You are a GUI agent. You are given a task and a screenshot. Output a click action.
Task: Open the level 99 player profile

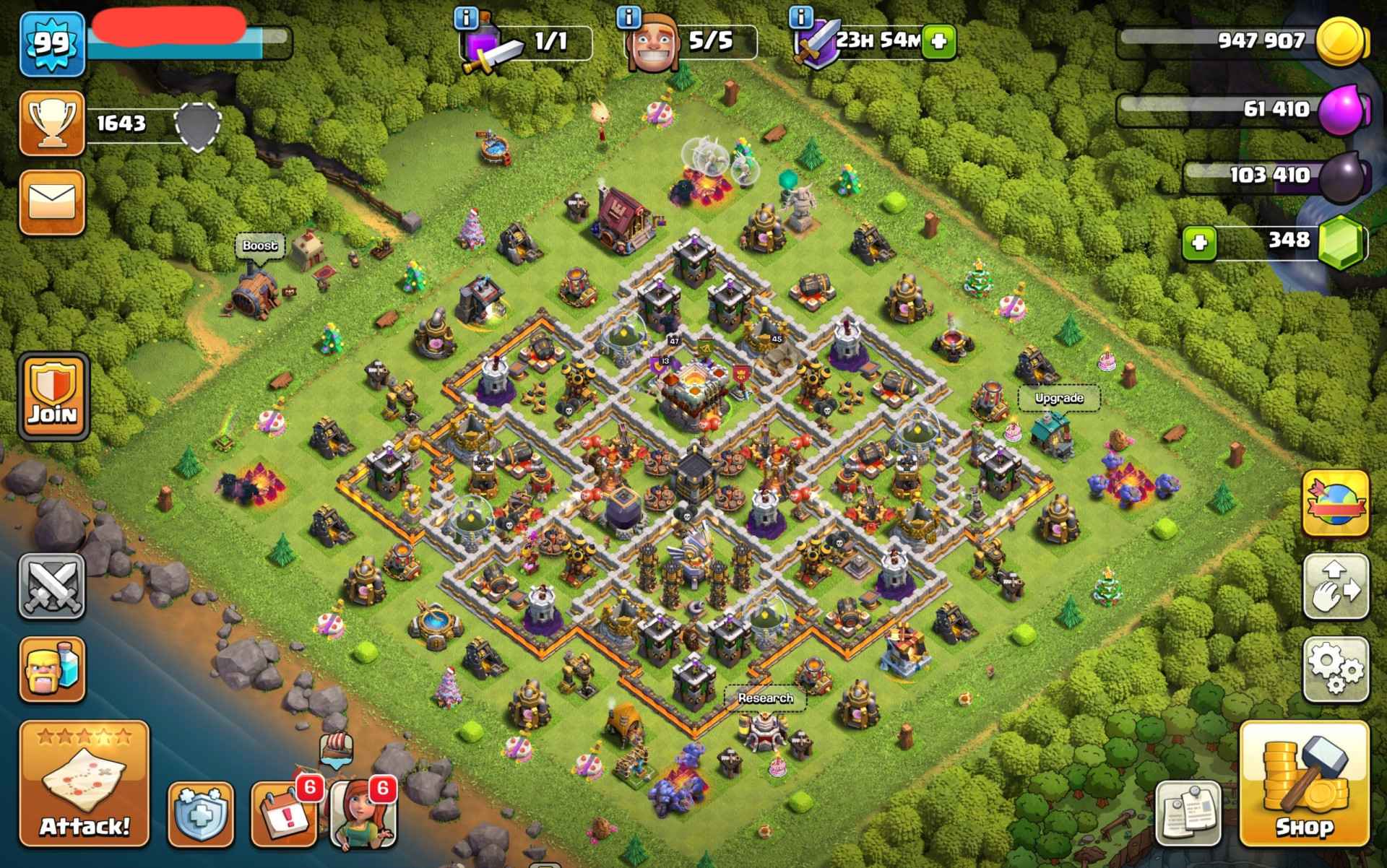[51, 43]
